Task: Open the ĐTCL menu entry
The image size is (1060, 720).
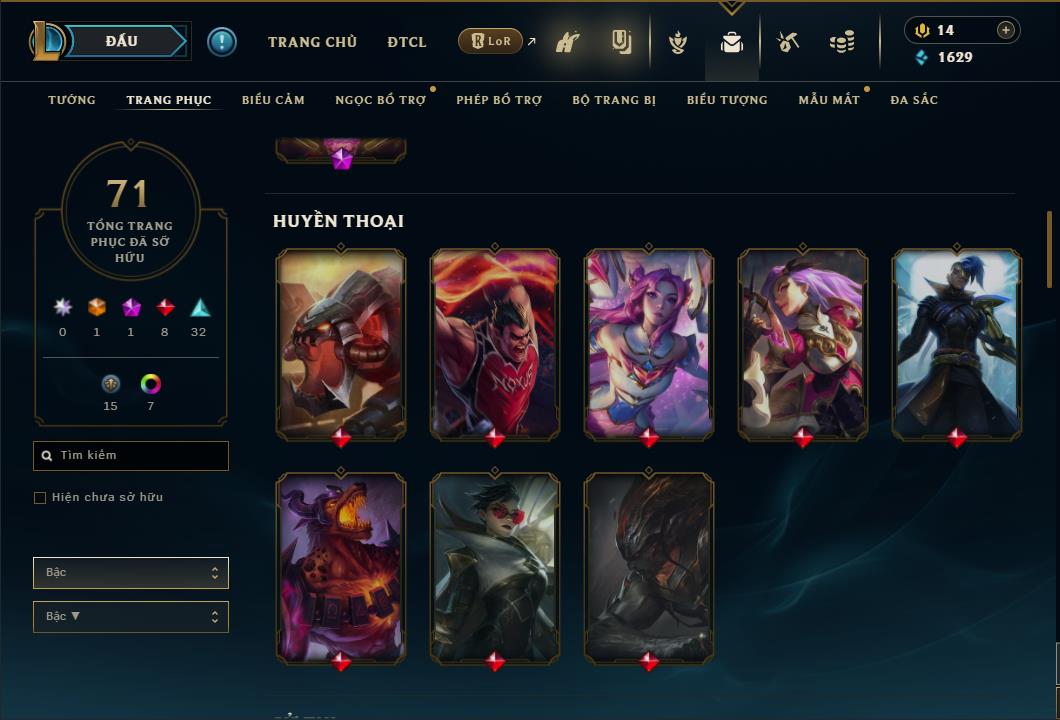Action: point(407,42)
